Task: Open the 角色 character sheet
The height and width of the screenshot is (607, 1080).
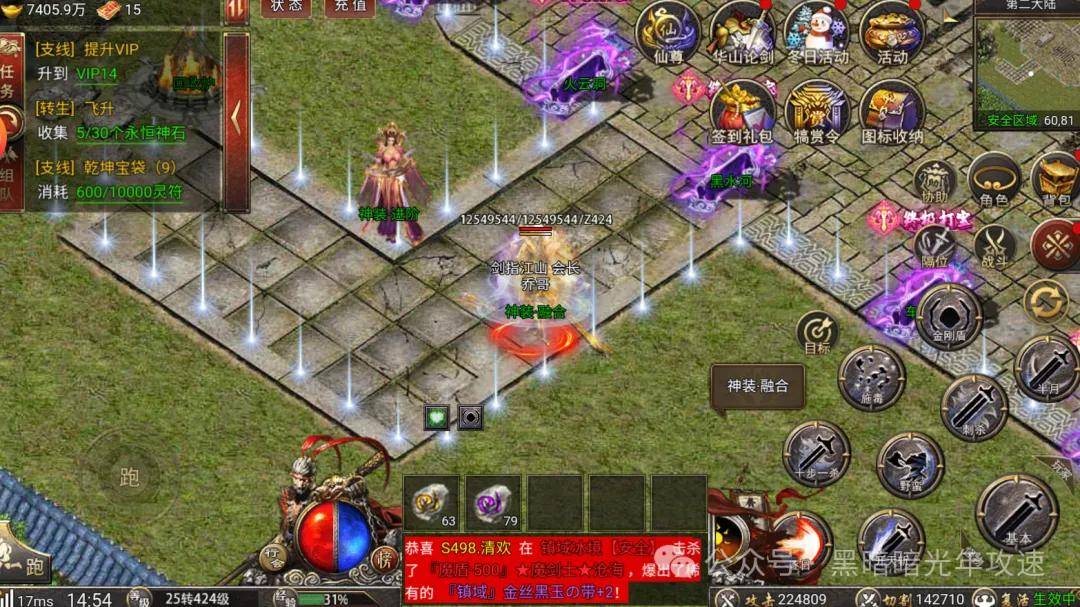Action: [994, 180]
